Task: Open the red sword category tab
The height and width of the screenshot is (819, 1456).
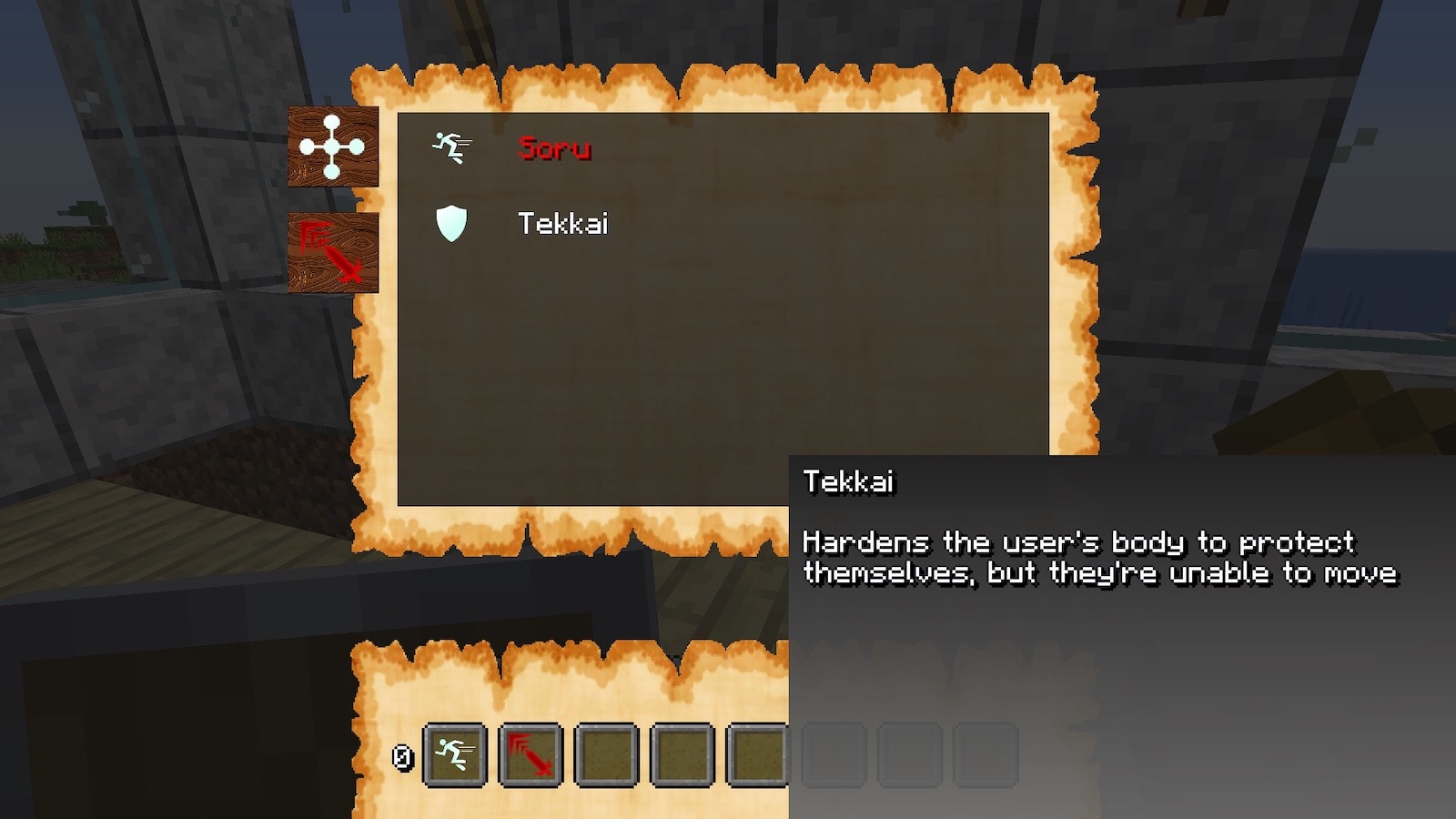Action: coord(332,252)
